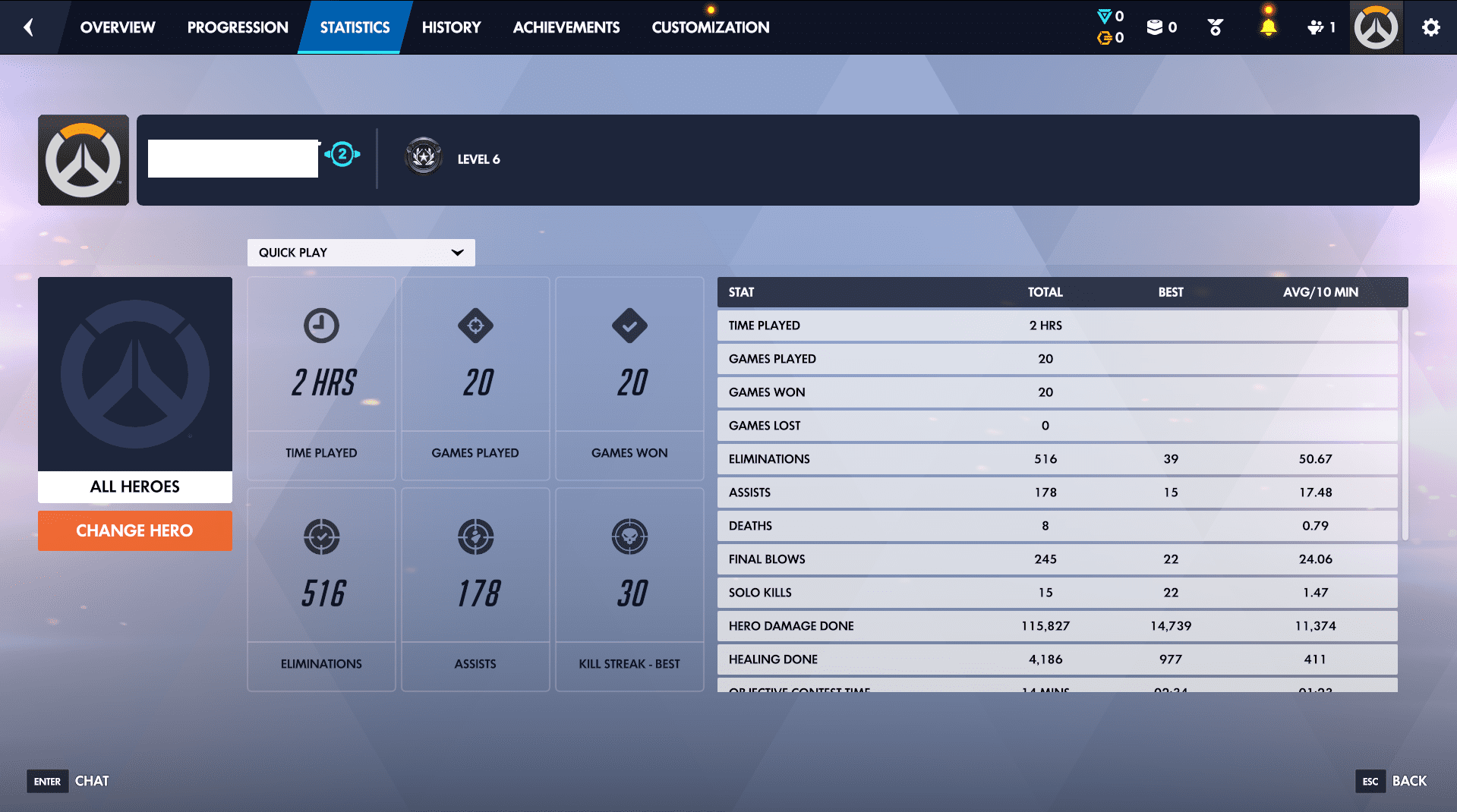
Task: Click the loot box icon showing 0
Action: [1156, 25]
